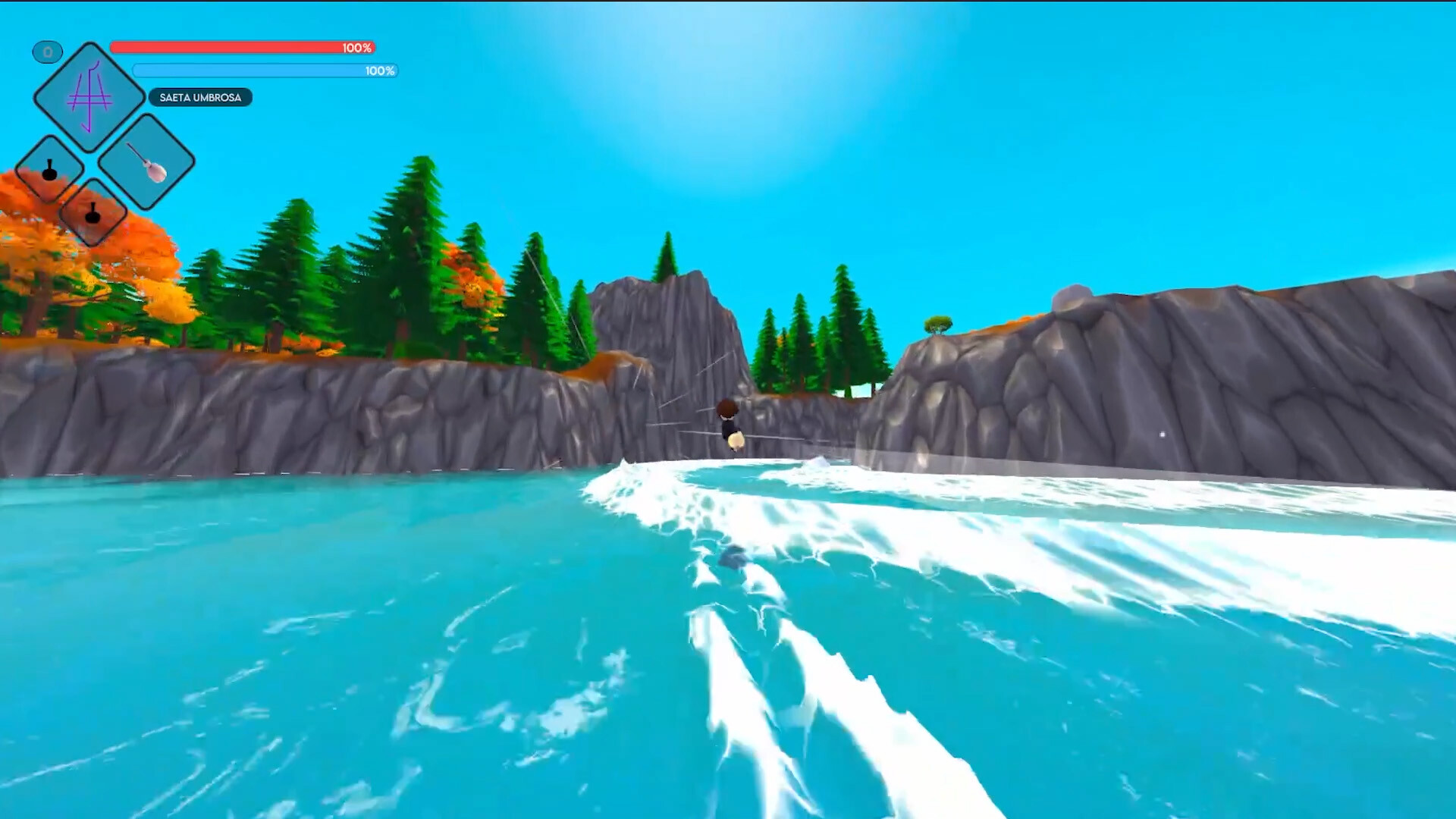Screen dimensions: 1456x819
Task: Click the lone tree atop the right cliff
Action: pyautogui.click(x=940, y=326)
